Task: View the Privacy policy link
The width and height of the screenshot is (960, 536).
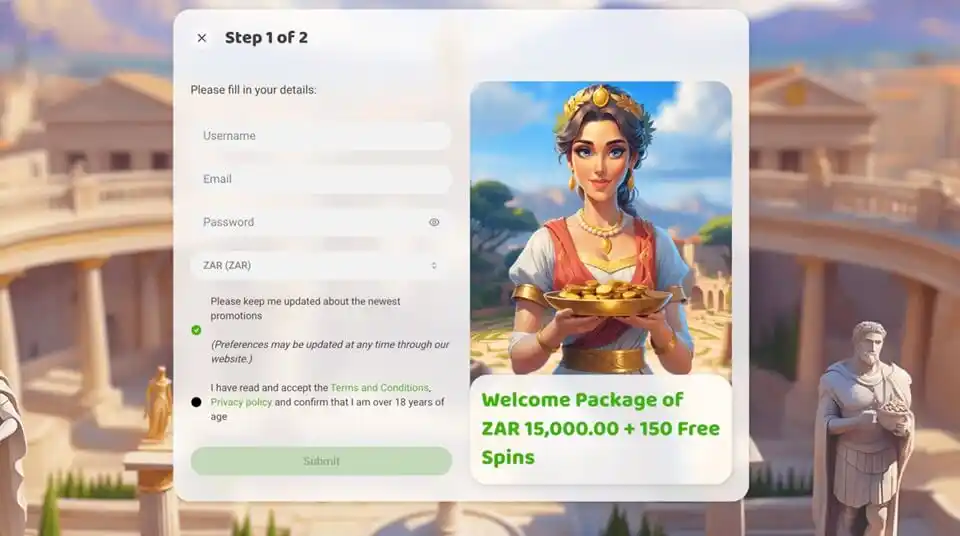Action: point(241,402)
